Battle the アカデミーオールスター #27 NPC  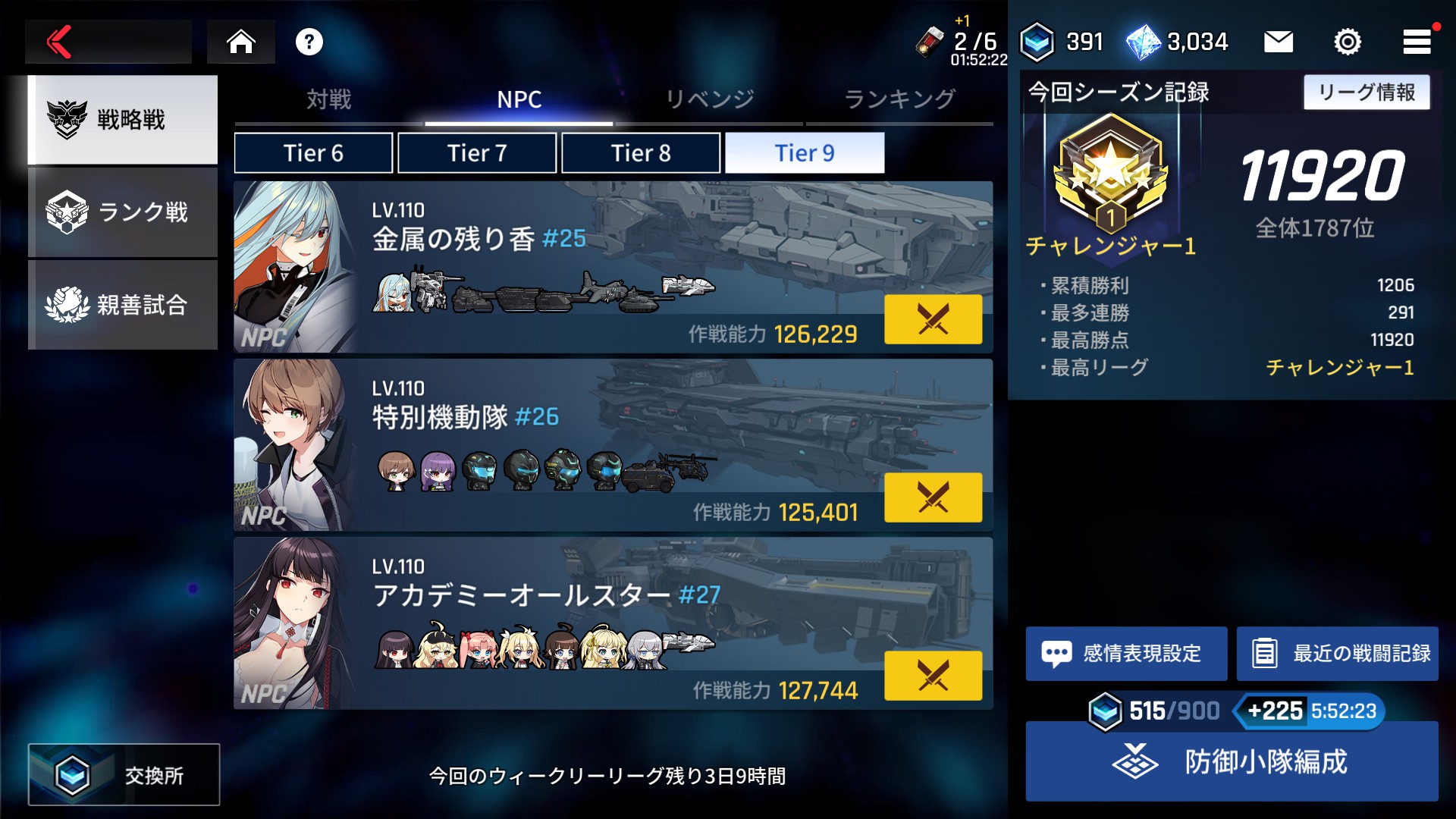(933, 676)
